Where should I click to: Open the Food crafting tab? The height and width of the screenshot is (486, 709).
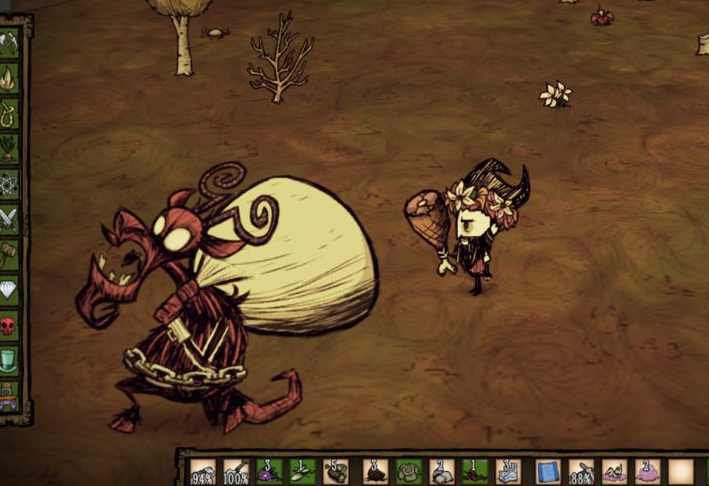10,148
